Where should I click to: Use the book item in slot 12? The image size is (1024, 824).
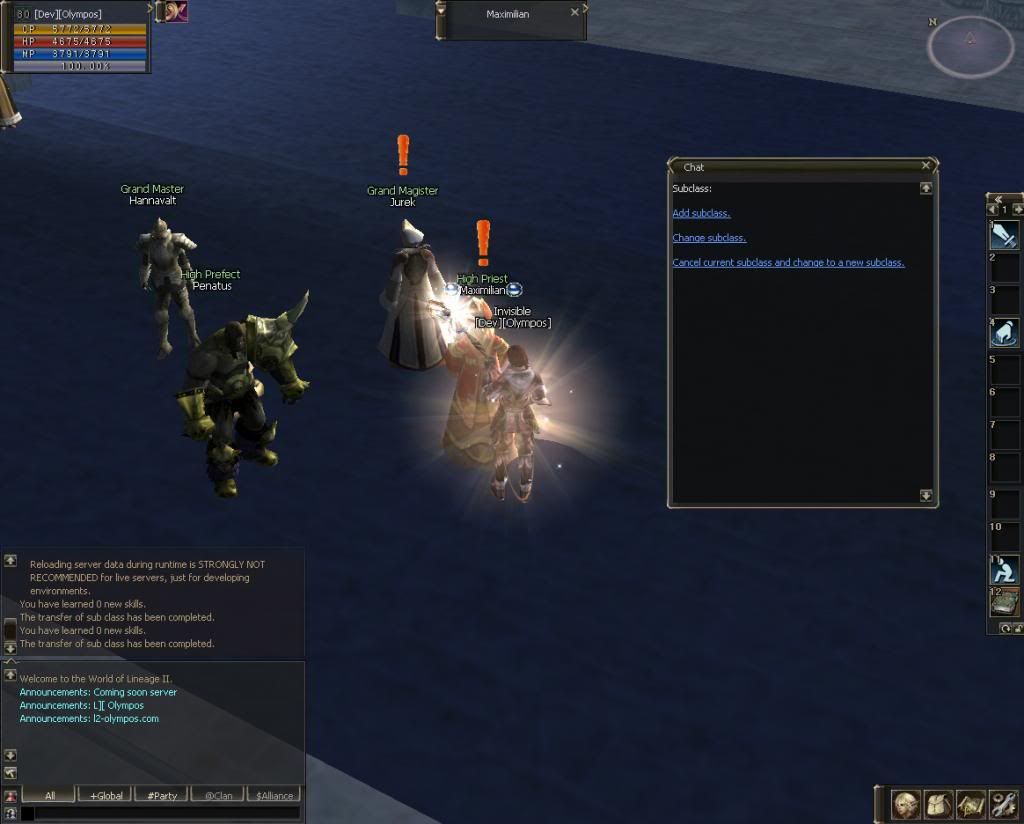coord(1004,601)
